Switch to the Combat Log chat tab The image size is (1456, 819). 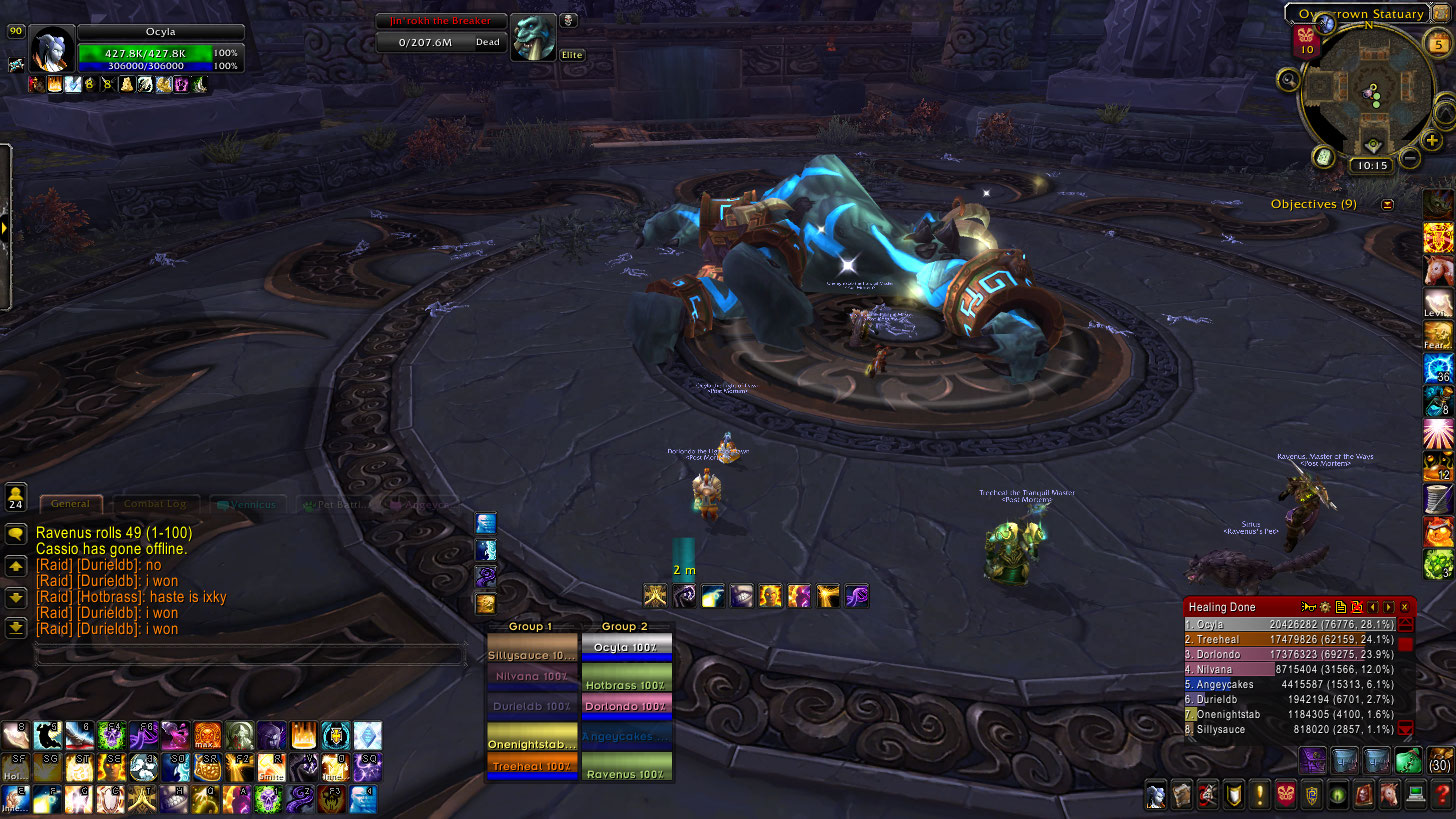[156, 505]
